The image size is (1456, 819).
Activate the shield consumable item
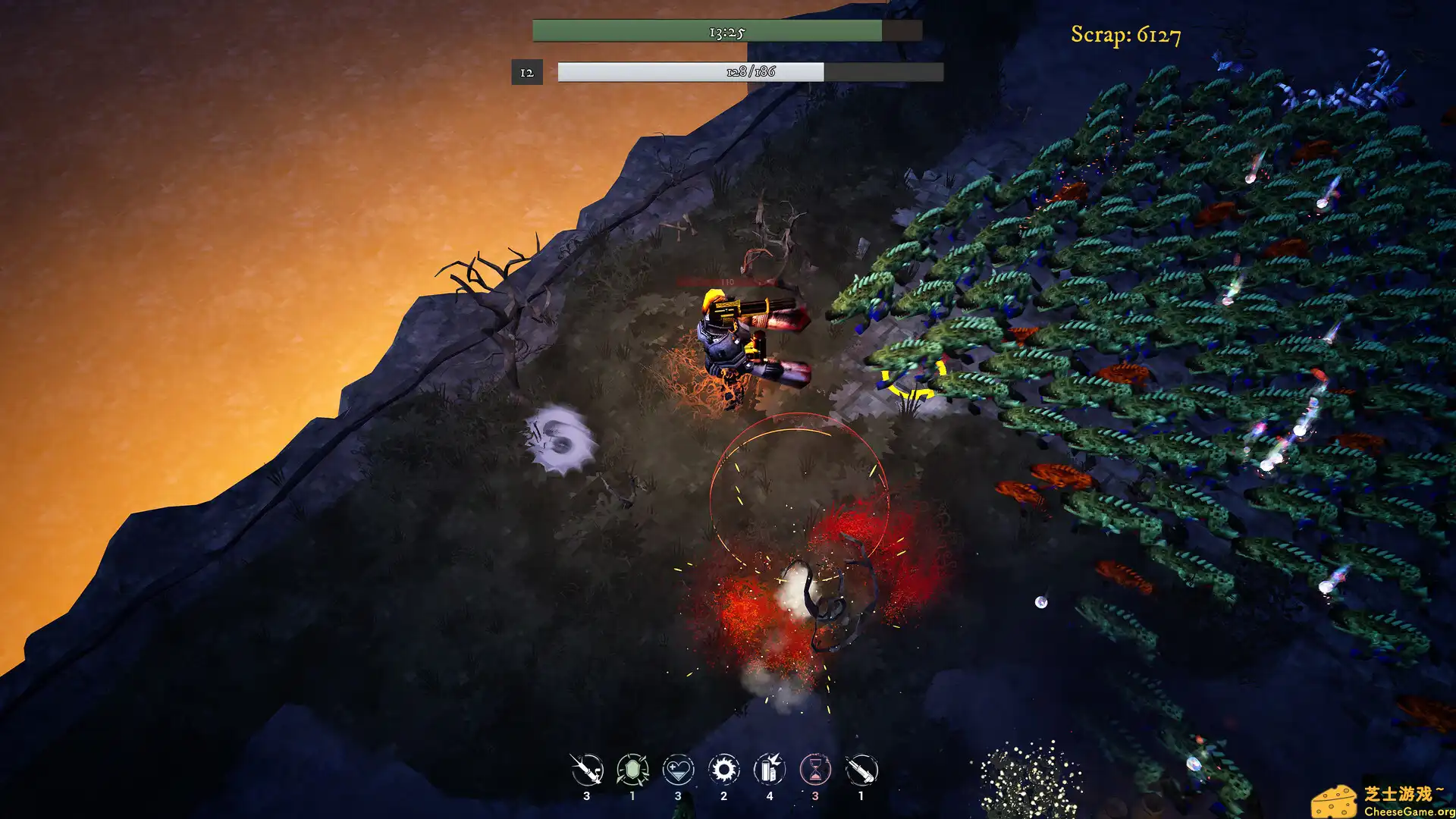tap(632, 769)
